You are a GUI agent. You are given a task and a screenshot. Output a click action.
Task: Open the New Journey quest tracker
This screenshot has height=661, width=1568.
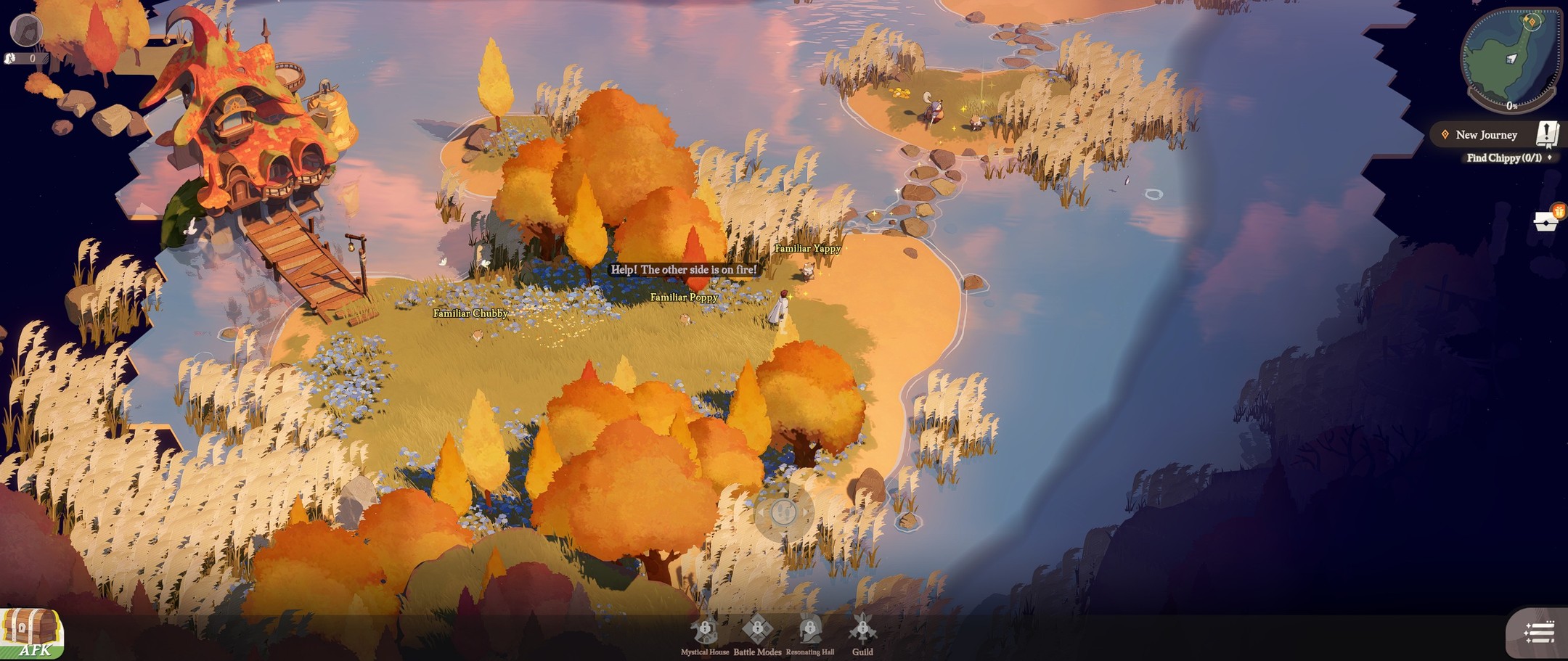tap(1485, 135)
